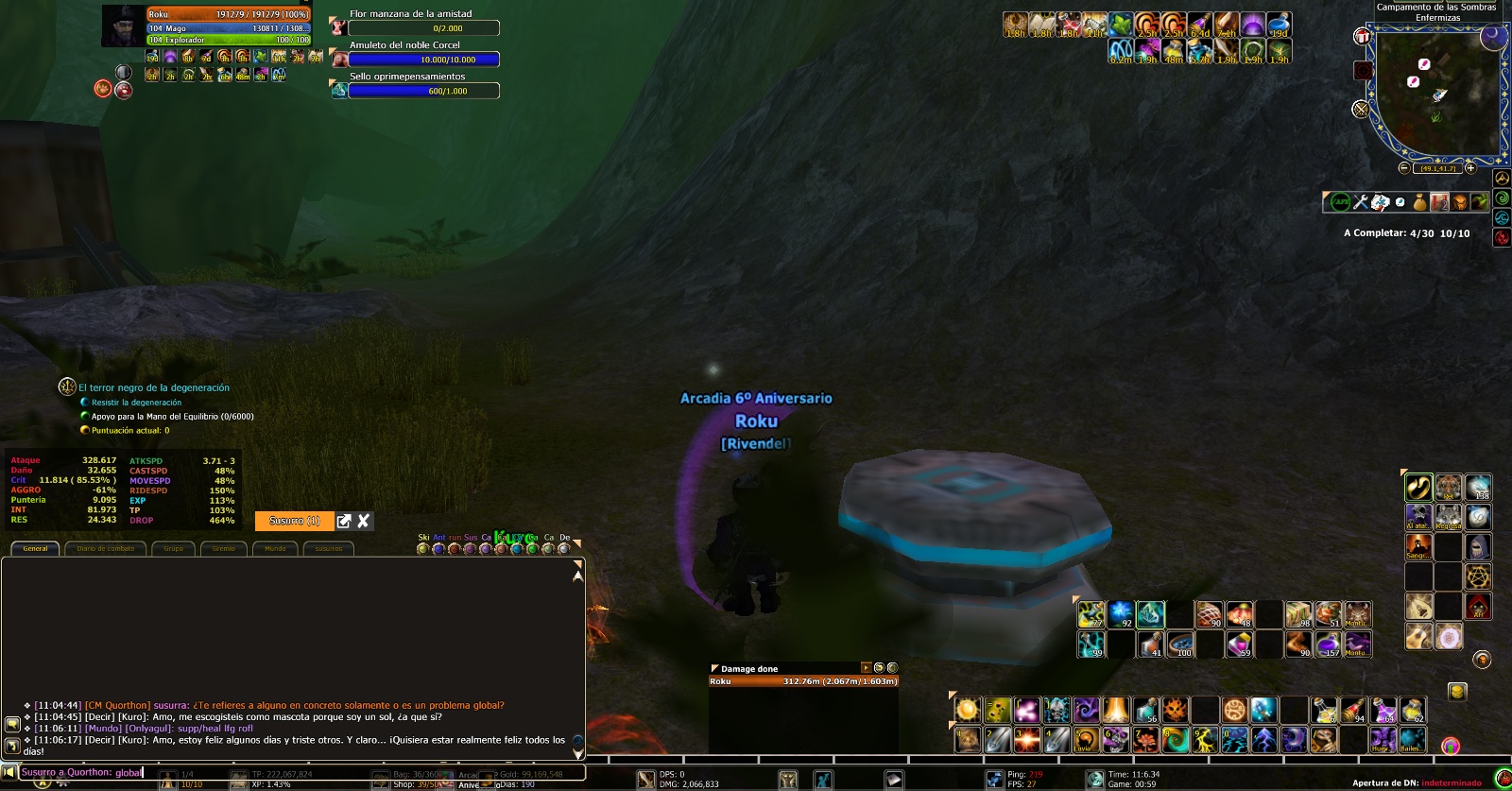Close the Susurro whisper popup with X
Image resolution: width=1512 pixels, height=791 pixels.
[364, 521]
